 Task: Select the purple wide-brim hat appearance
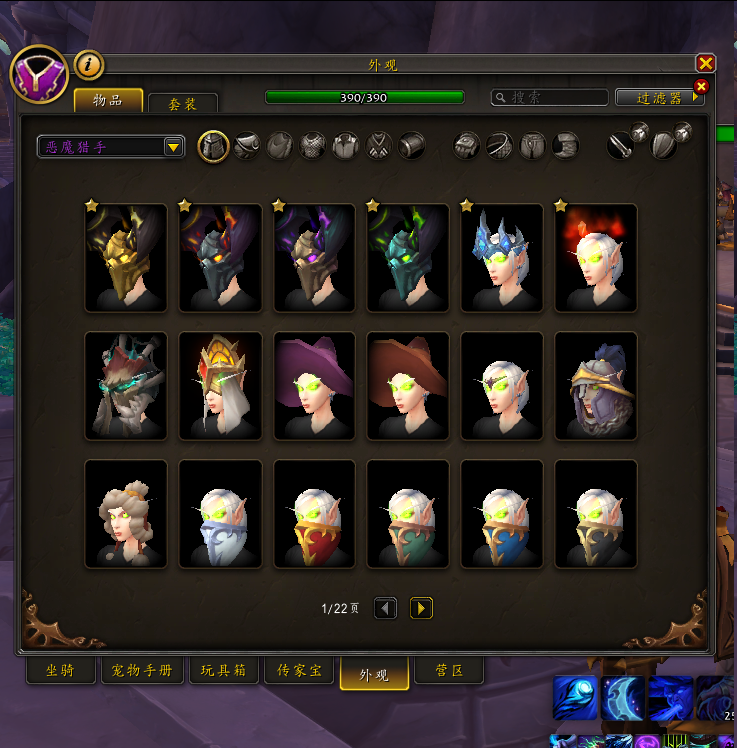(314, 386)
